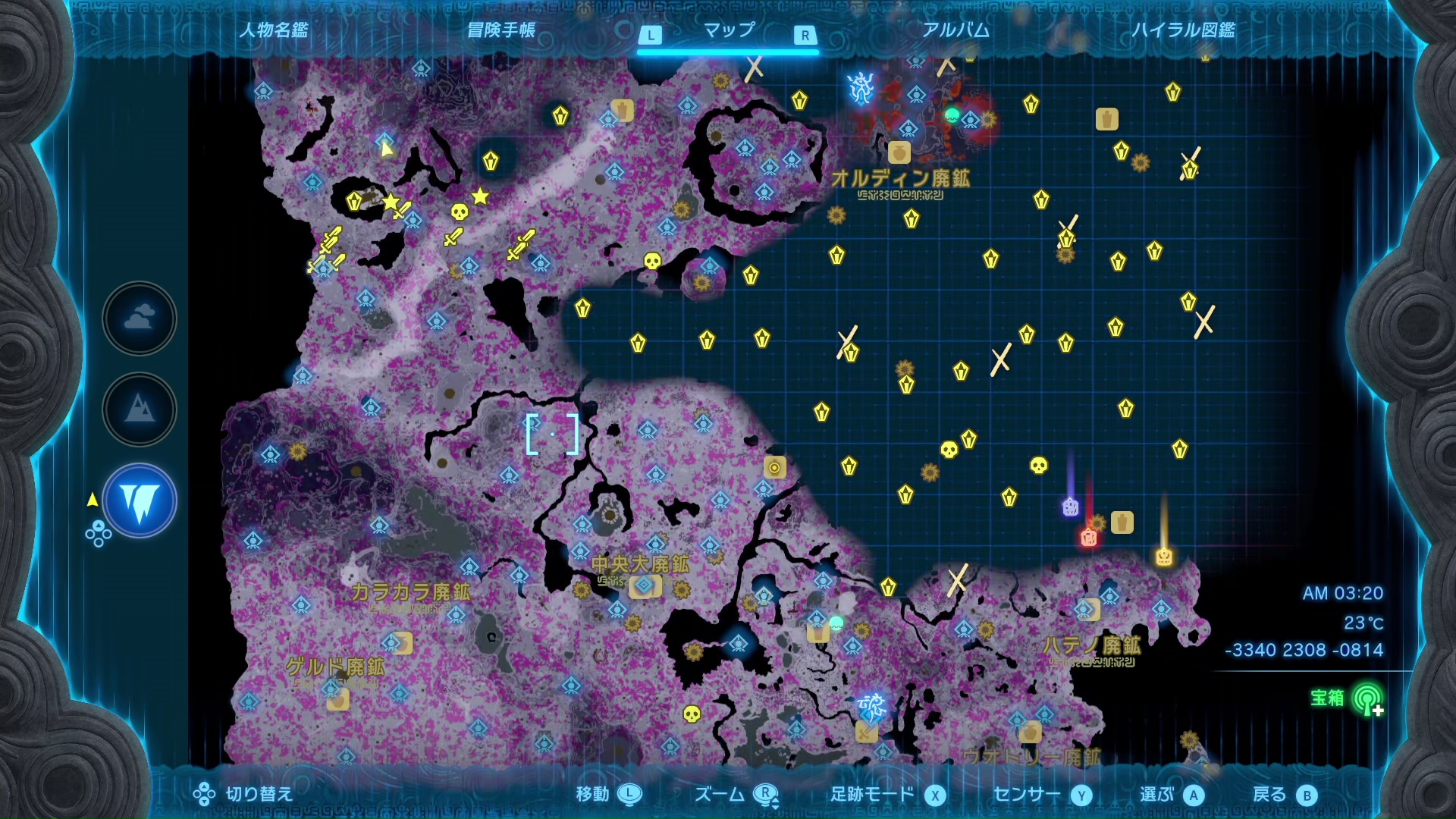Click the blue glowing pin marker
This screenshot has width=1456, height=819.
pos(1070,507)
